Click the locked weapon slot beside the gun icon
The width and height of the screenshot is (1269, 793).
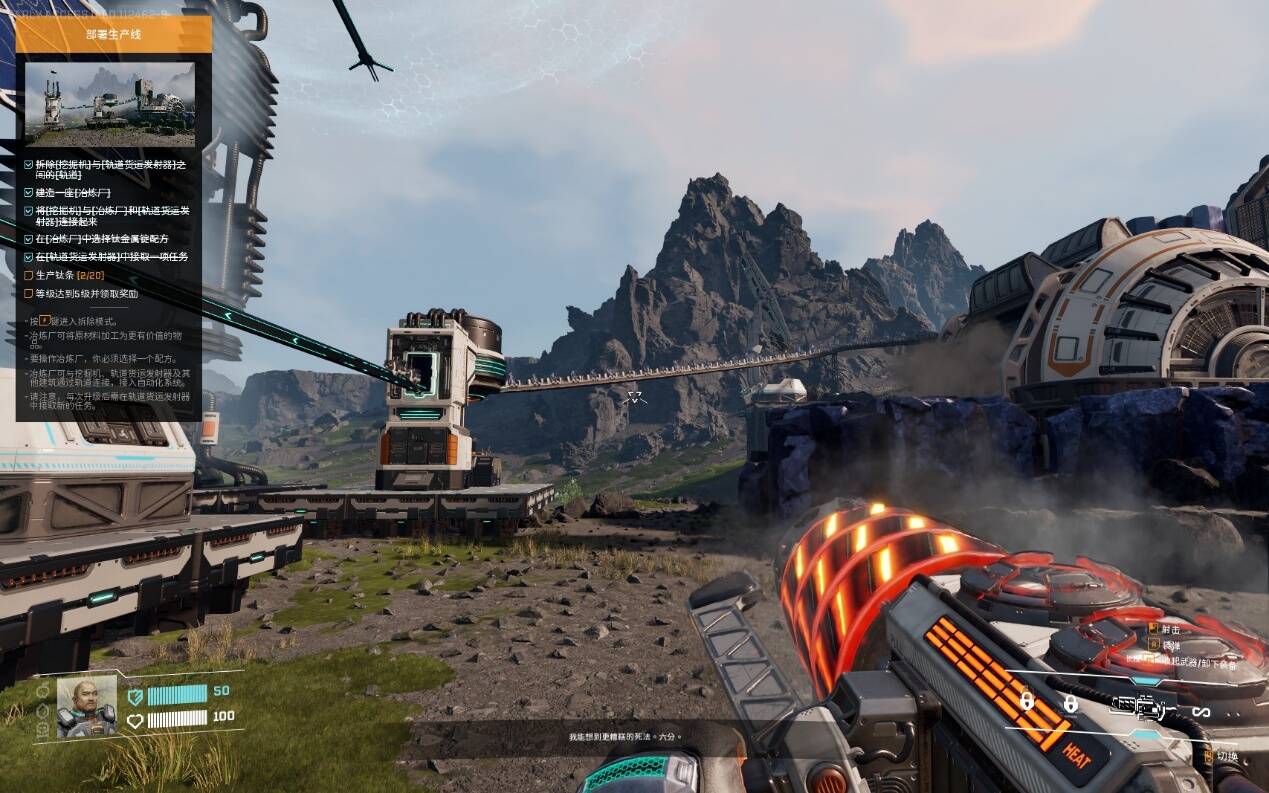coord(1070,705)
